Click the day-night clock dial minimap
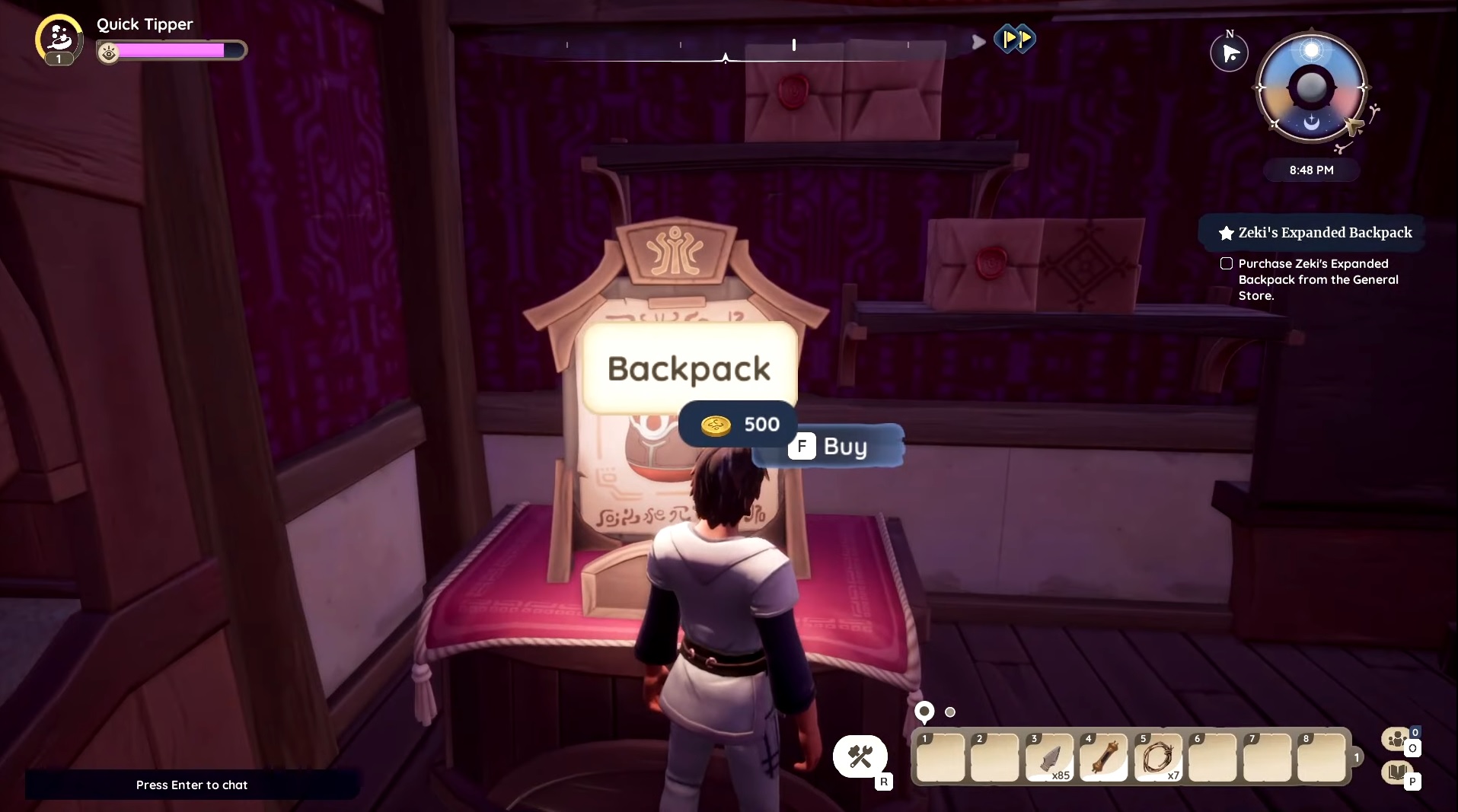 1311,87
